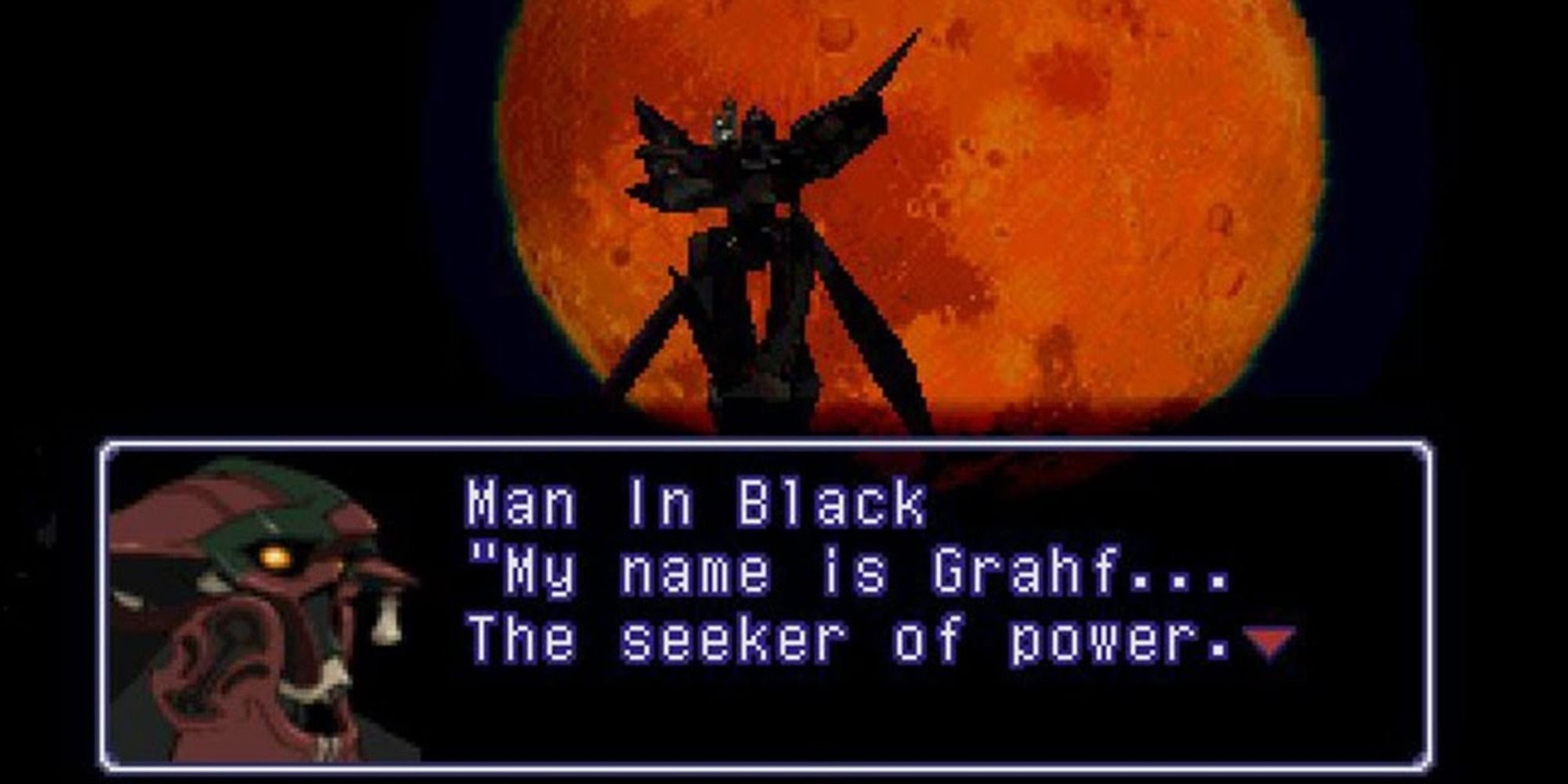
Task: Click the orange moon in the background
Action: point(1098,235)
